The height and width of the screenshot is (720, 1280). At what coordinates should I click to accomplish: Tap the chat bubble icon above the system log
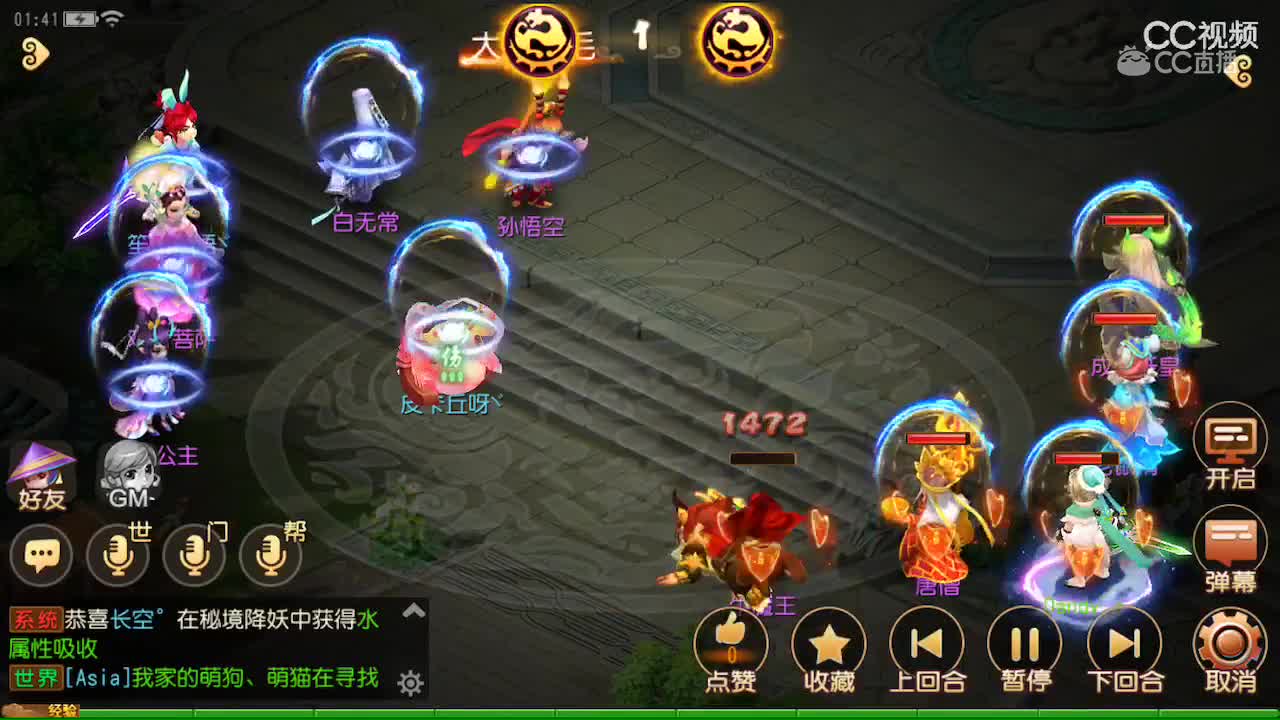pyautogui.click(x=42, y=553)
